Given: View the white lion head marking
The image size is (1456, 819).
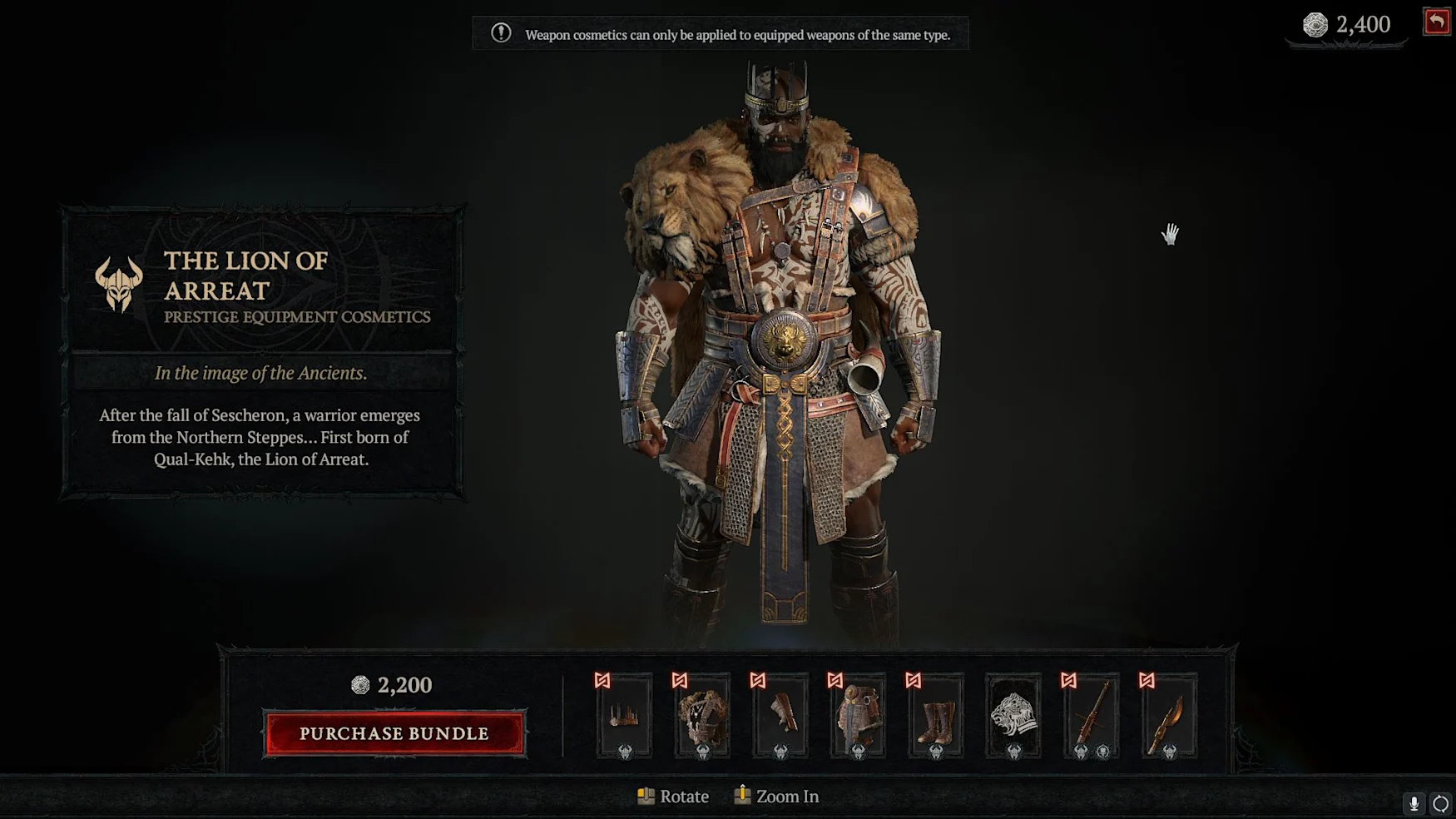Looking at the screenshot, I should [1013, 716].
